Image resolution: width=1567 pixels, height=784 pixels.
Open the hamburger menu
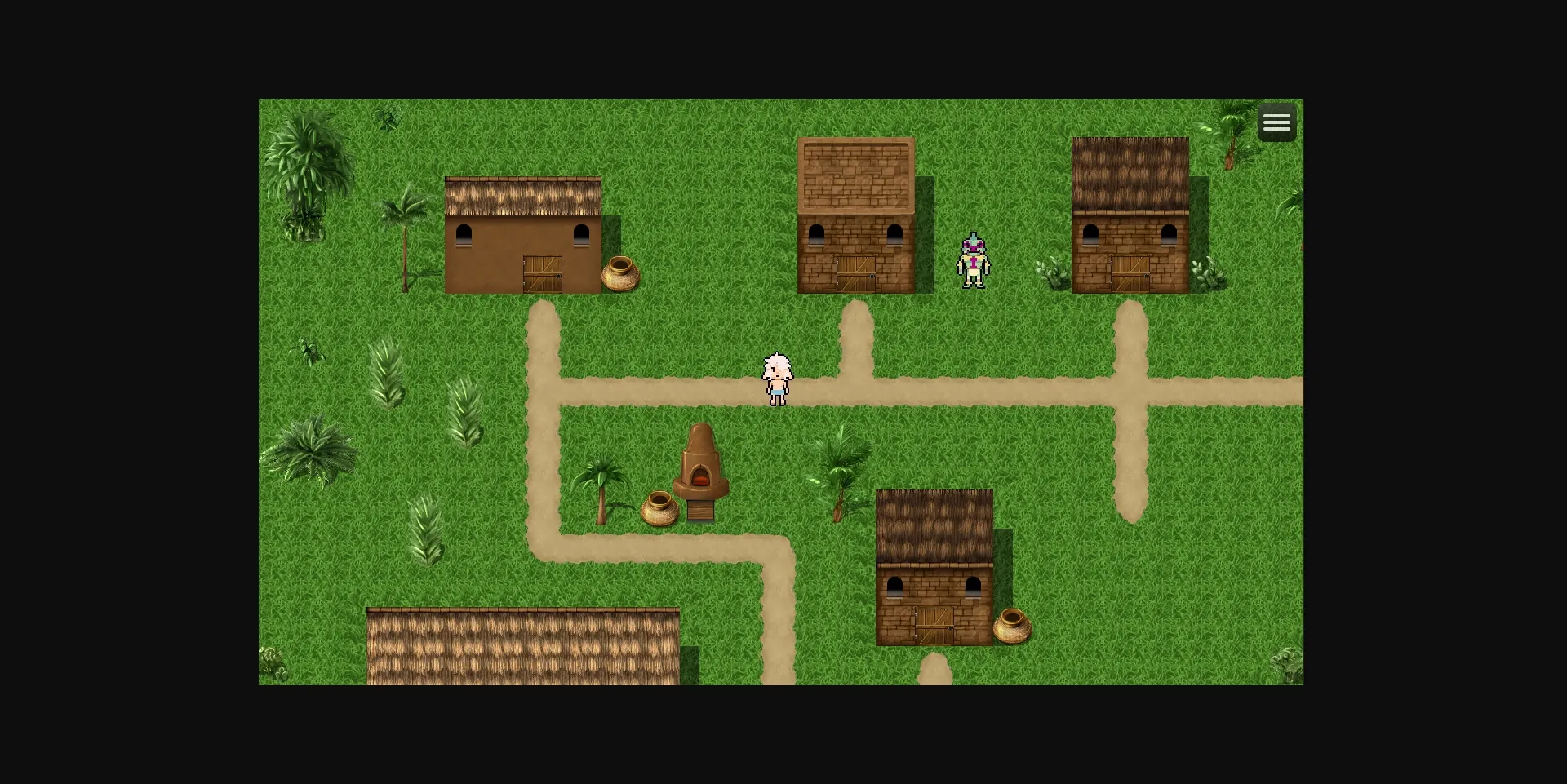(1276, 122)
